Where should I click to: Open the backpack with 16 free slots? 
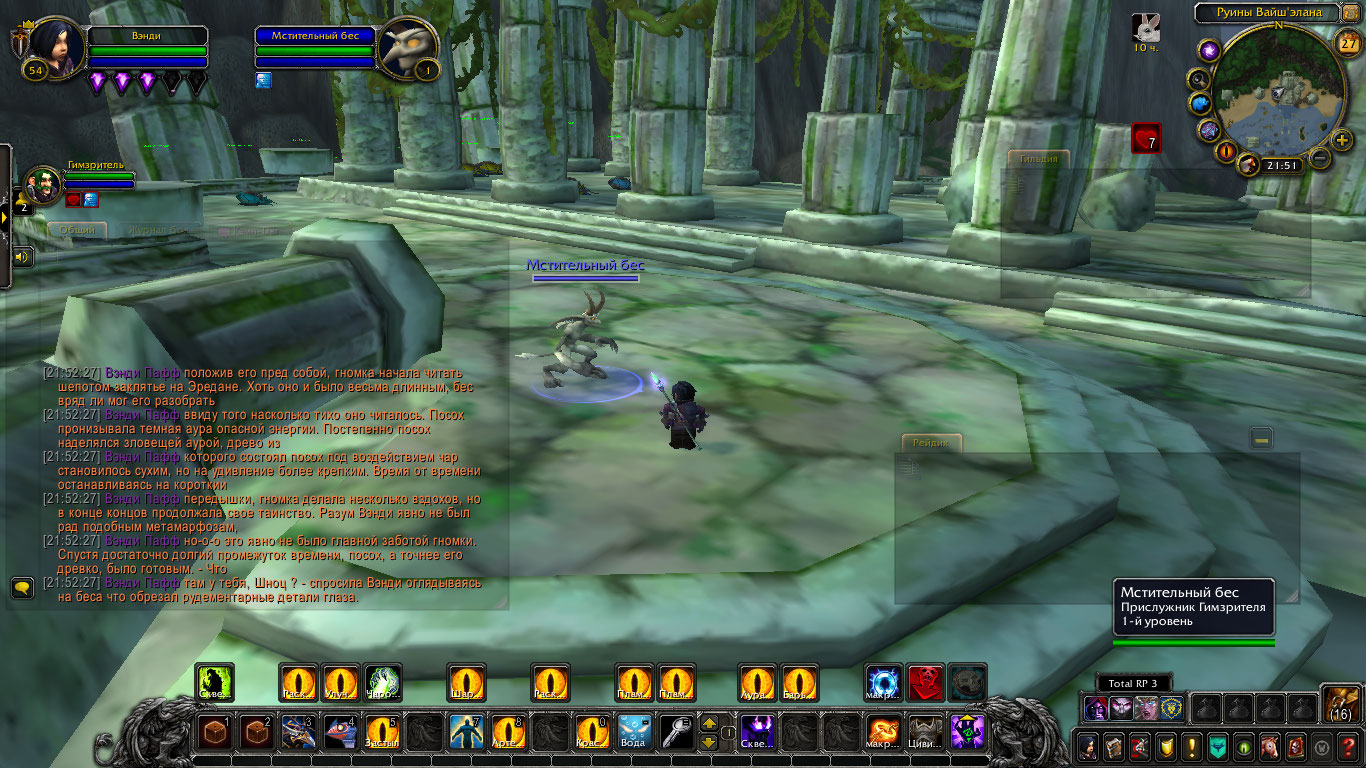[1340, 703]
